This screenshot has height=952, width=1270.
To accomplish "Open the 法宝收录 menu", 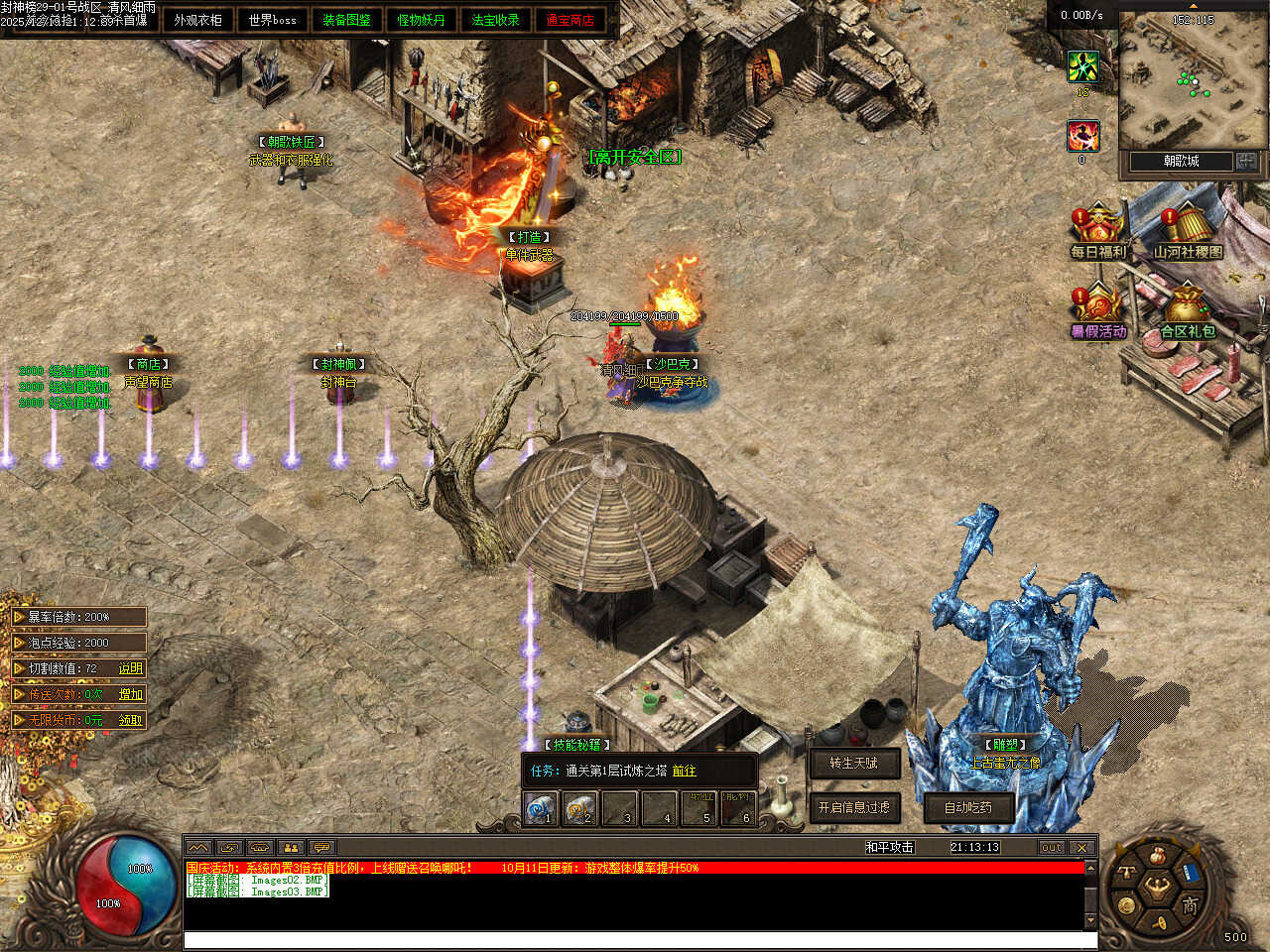I will pos(495,20).
